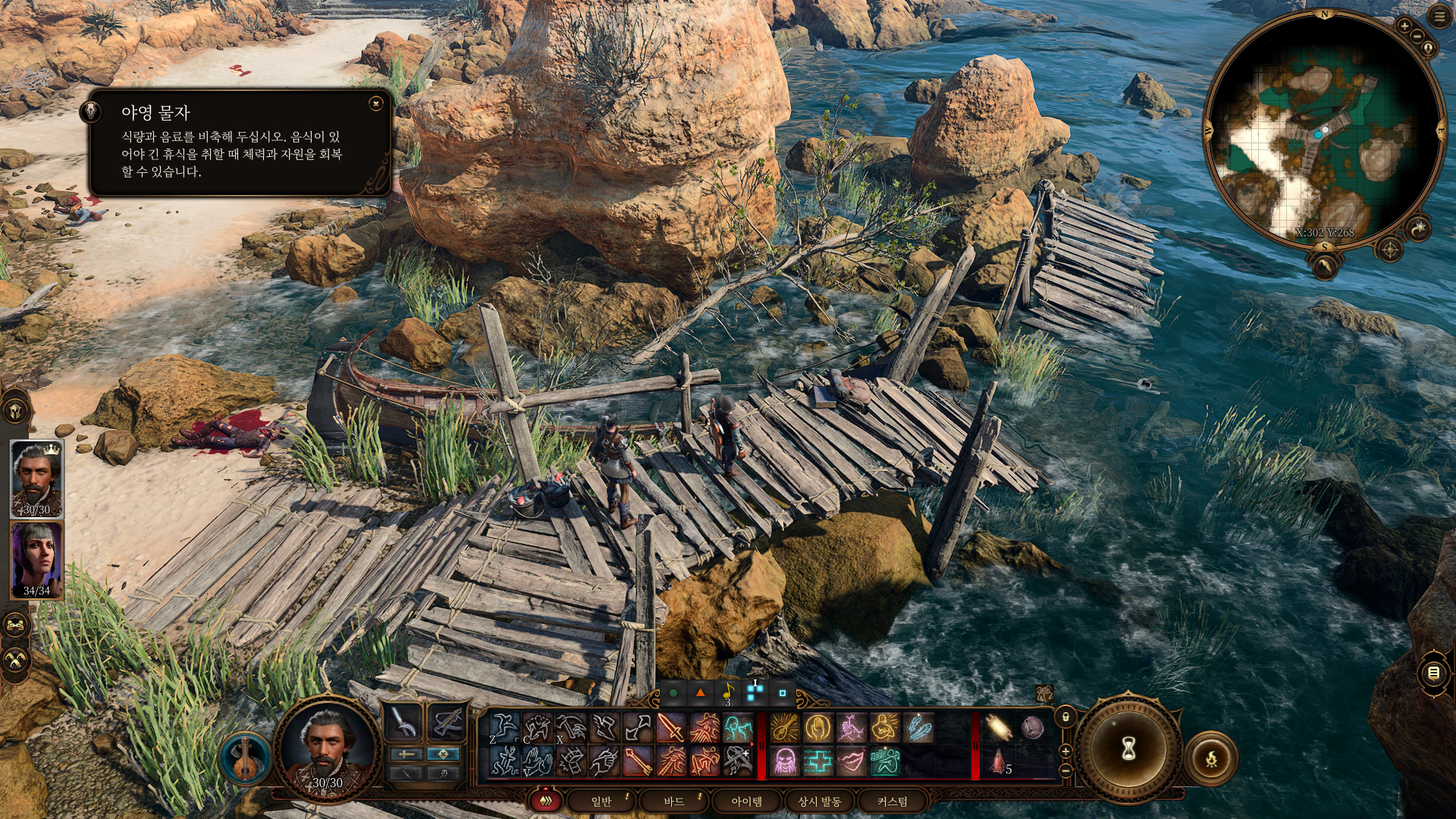This screenshot has height=819, width=1456.
Task: Use the scroll item in hotbar
Action: click(x=998, y=728)
